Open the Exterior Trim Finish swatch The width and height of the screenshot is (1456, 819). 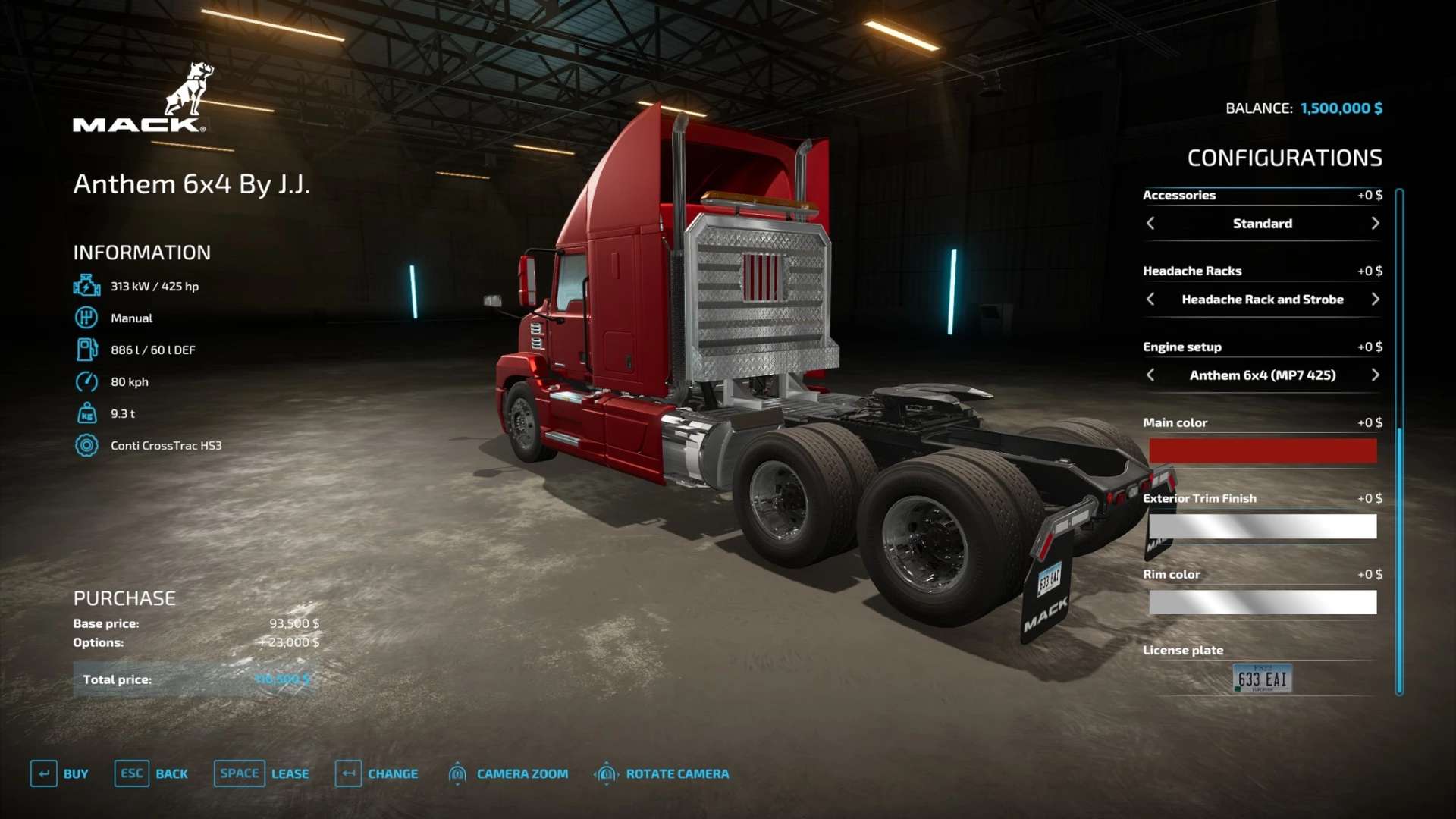tap(1263, 526)
